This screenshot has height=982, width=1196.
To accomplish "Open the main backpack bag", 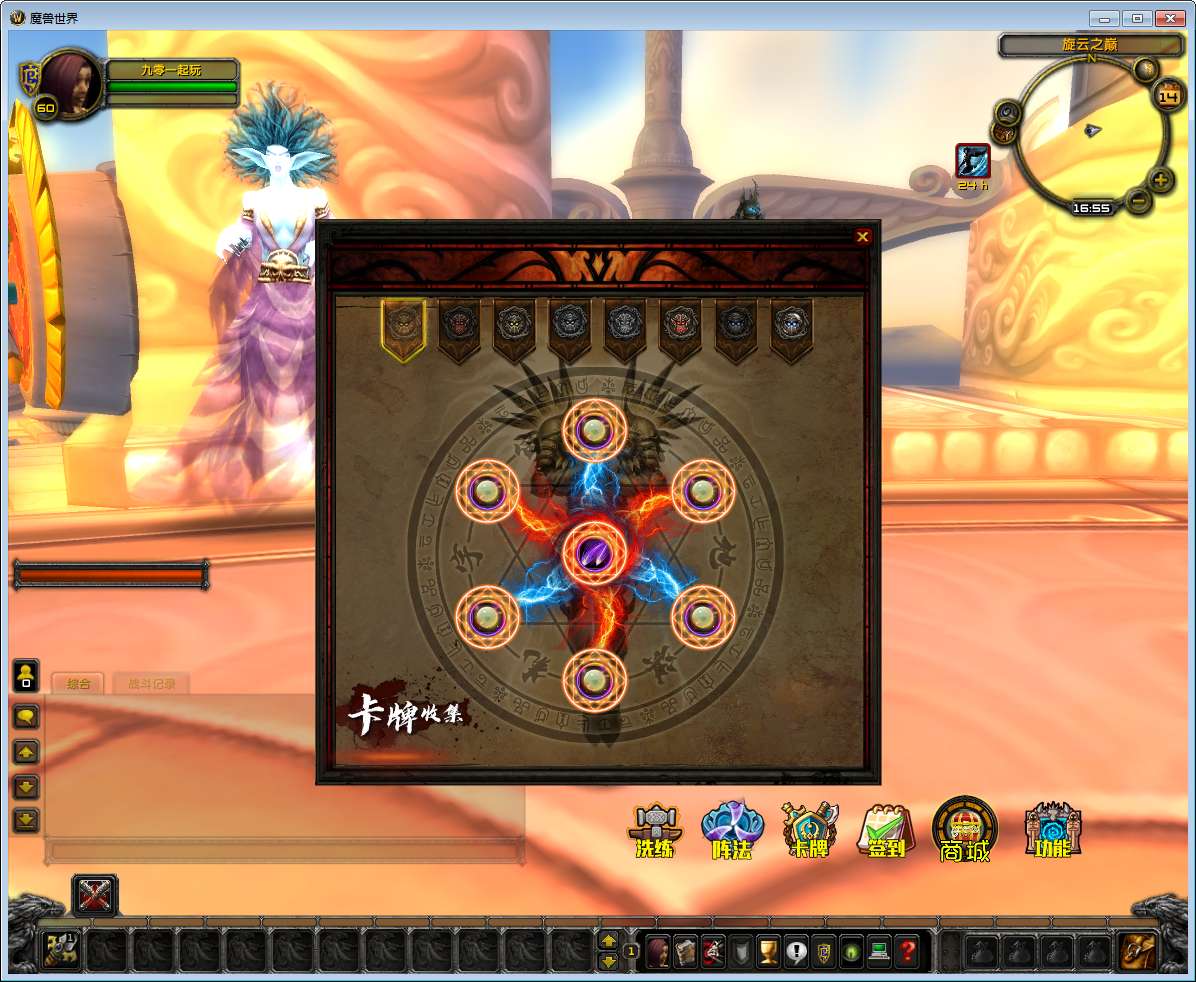I will coord(1136,950).
